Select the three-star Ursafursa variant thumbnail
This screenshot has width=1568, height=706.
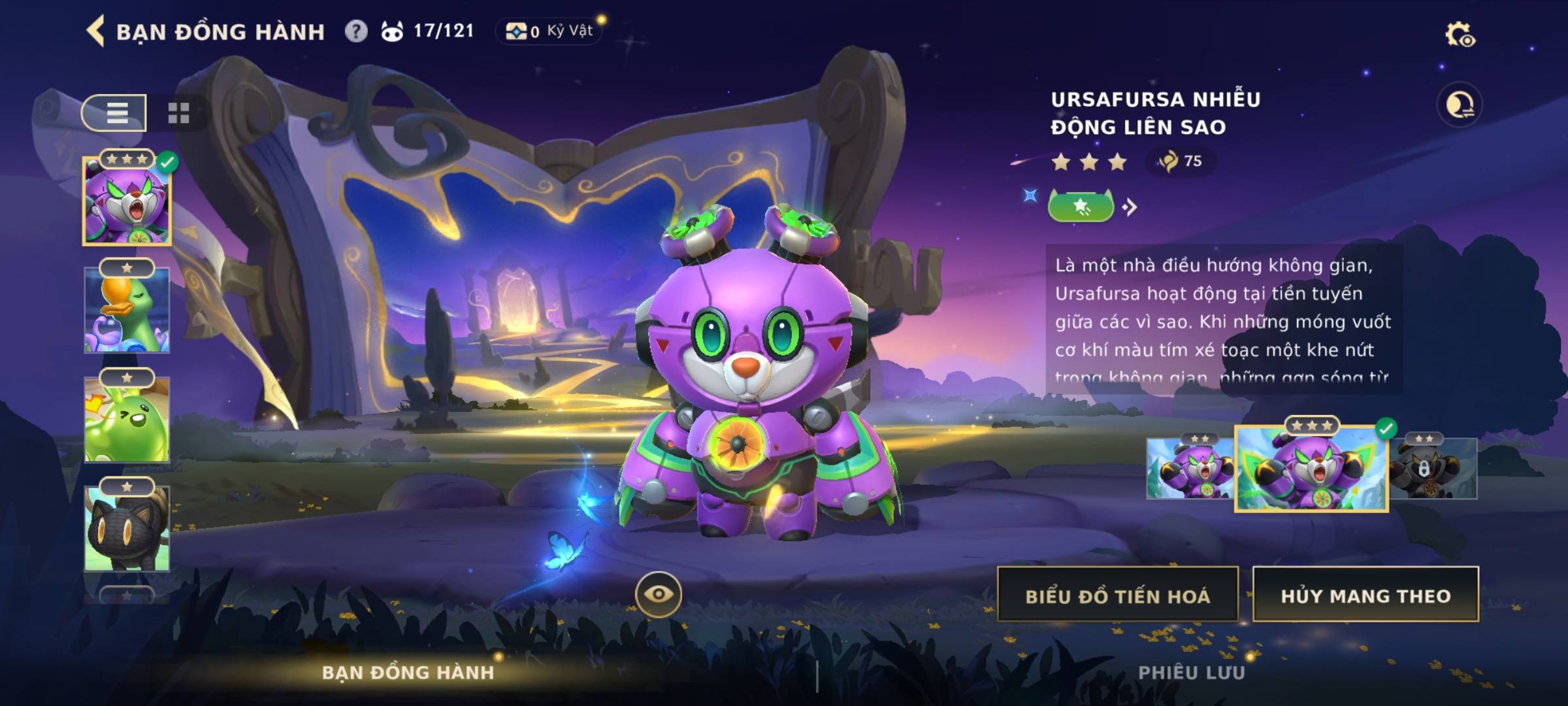(x=1311, y=469)
